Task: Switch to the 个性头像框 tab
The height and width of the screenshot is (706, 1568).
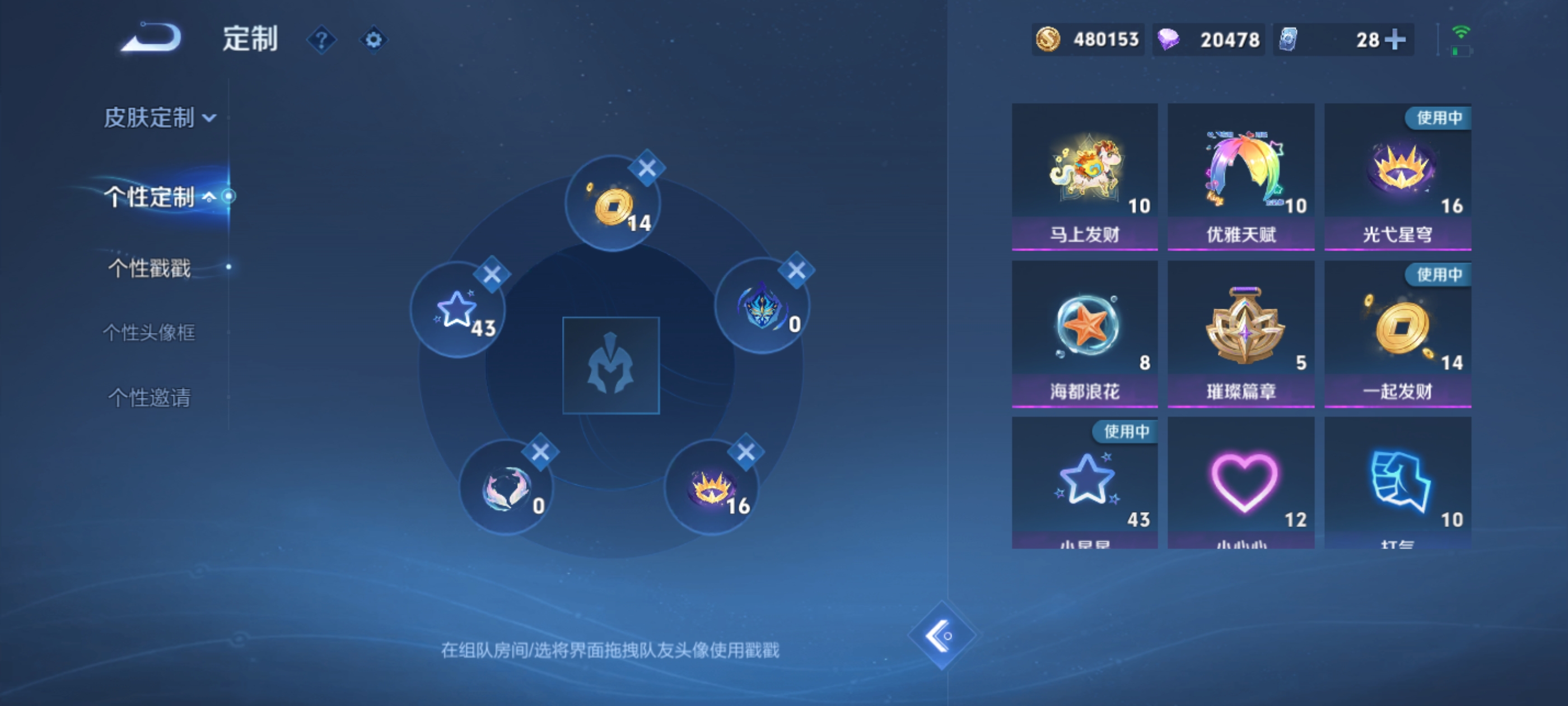Action: point(148,333)
